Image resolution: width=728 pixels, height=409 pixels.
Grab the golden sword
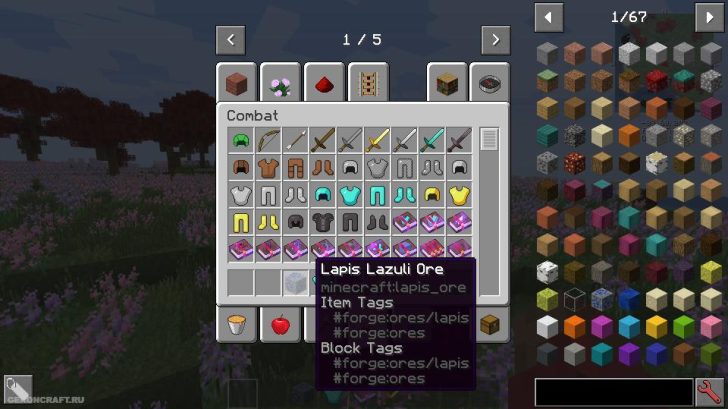377,140
